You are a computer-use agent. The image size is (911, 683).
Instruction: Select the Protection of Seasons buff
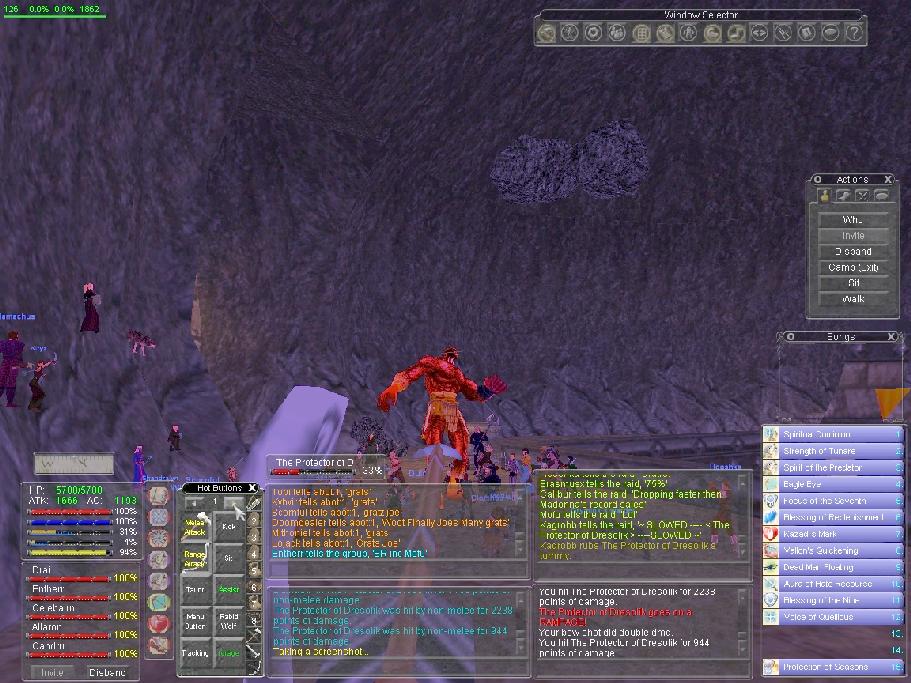click(x=832, y=667)
